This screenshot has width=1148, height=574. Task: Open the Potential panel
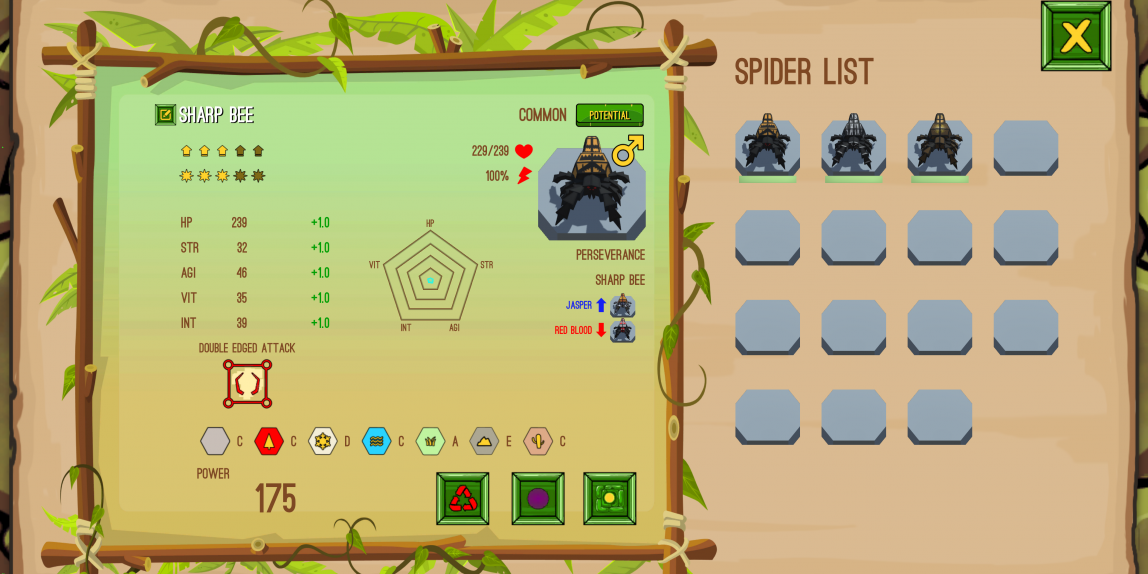[x=609, y=115]
